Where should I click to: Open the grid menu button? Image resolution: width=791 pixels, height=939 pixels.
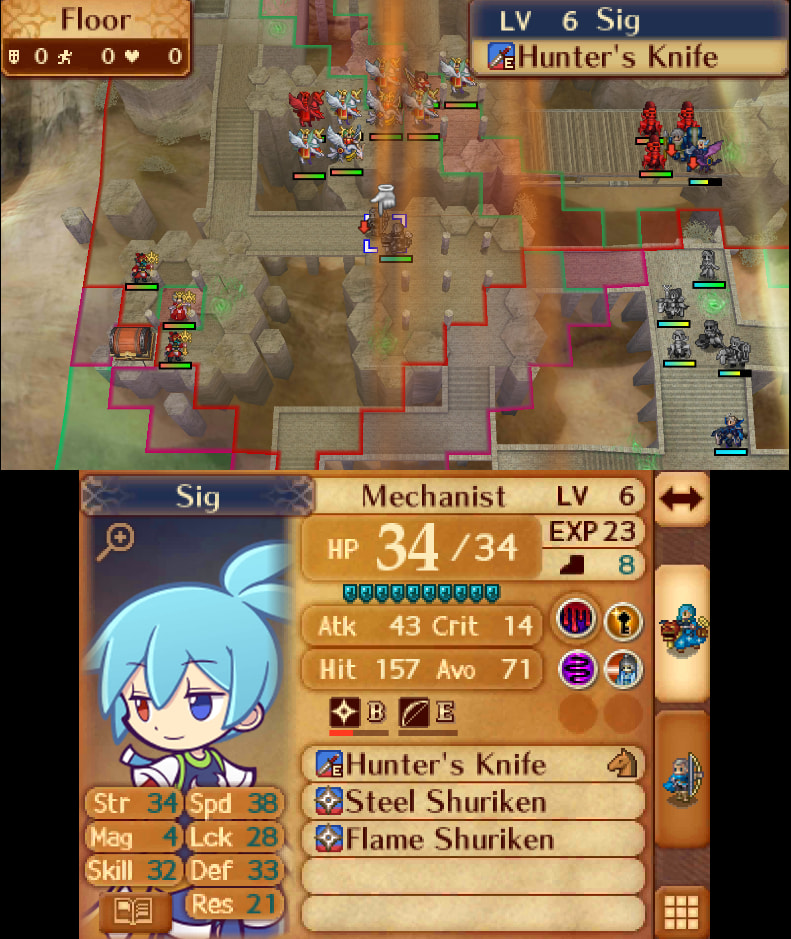point(681,911)
